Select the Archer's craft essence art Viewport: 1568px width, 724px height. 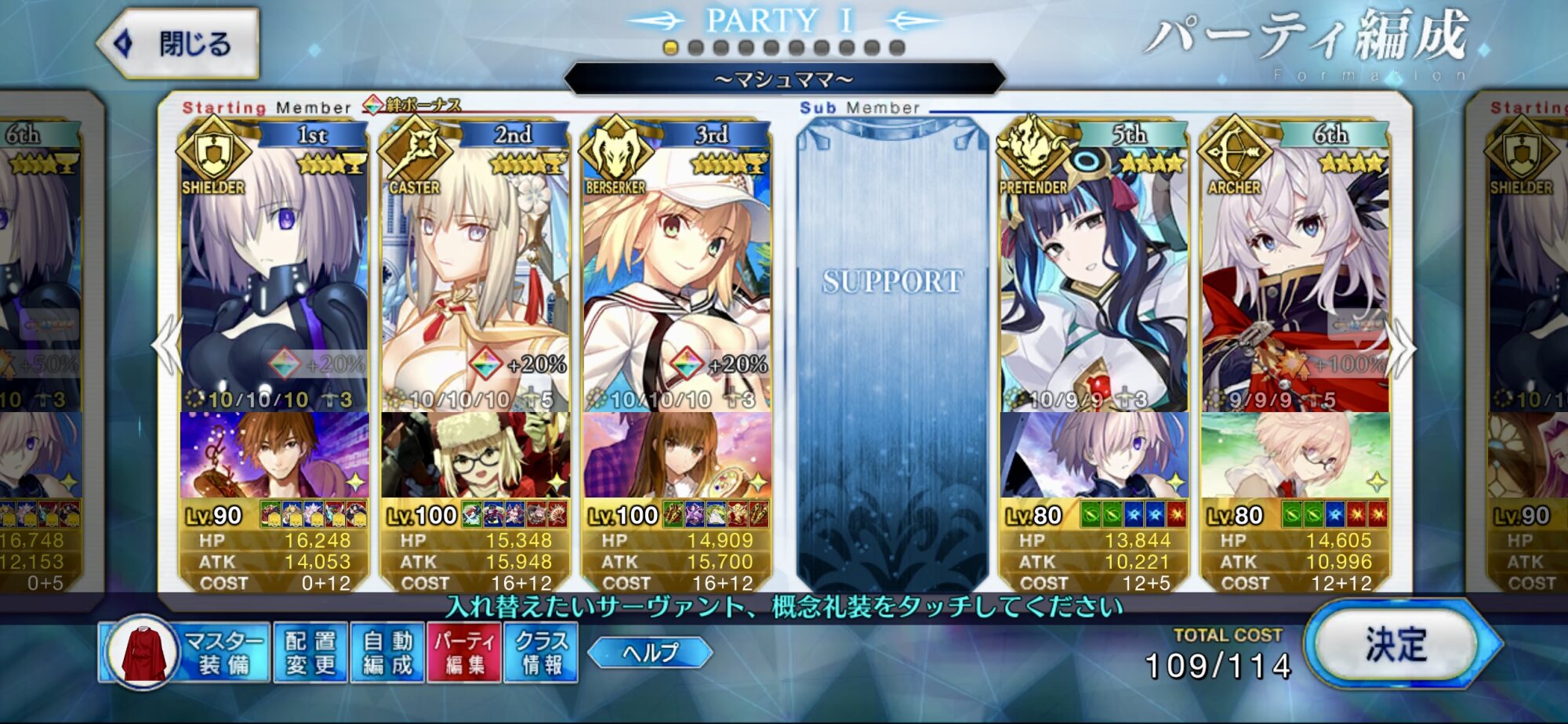click(x=1295, y=454)
